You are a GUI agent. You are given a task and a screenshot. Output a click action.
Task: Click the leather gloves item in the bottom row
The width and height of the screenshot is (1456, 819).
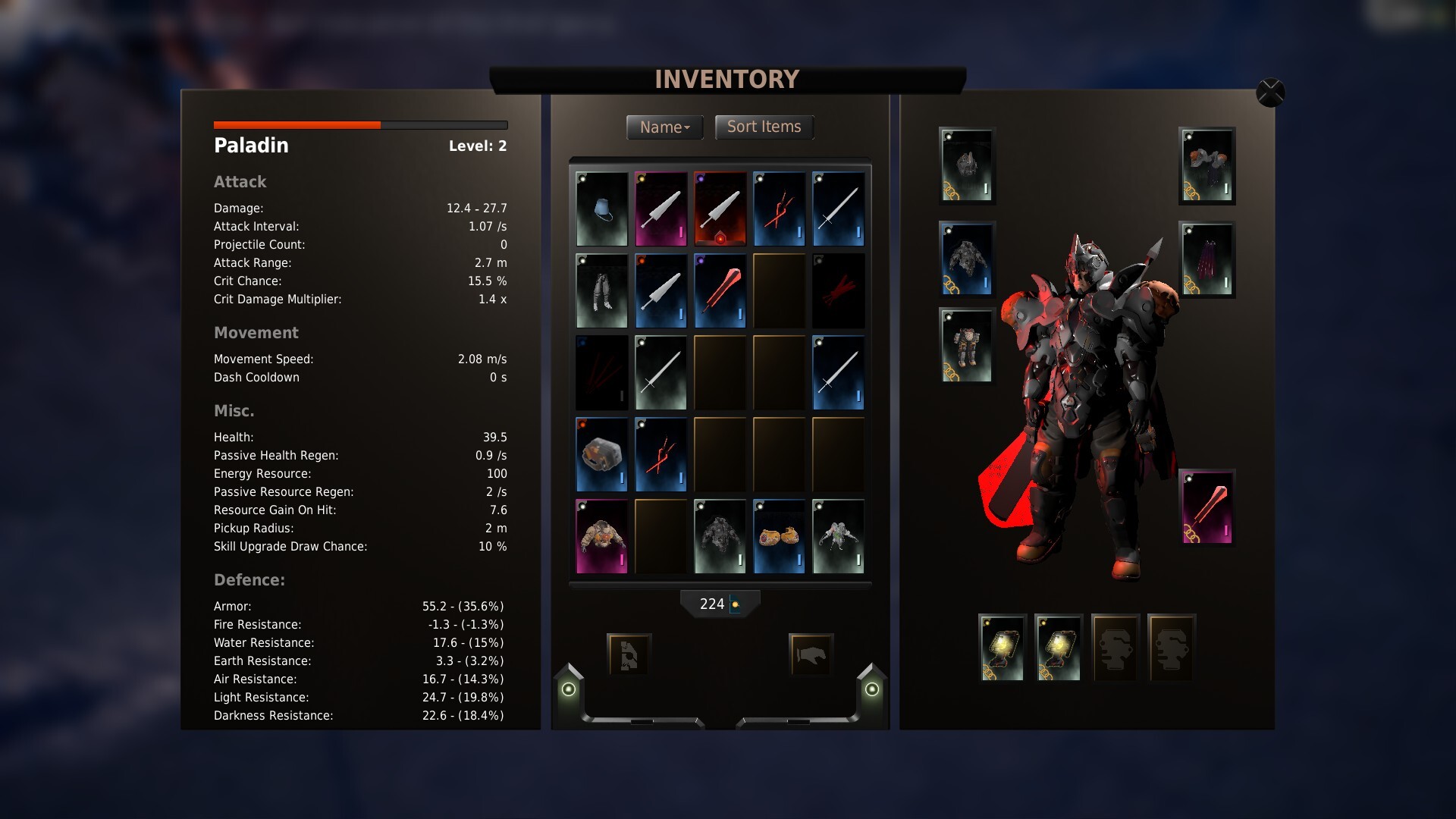(x=779, y=536)
